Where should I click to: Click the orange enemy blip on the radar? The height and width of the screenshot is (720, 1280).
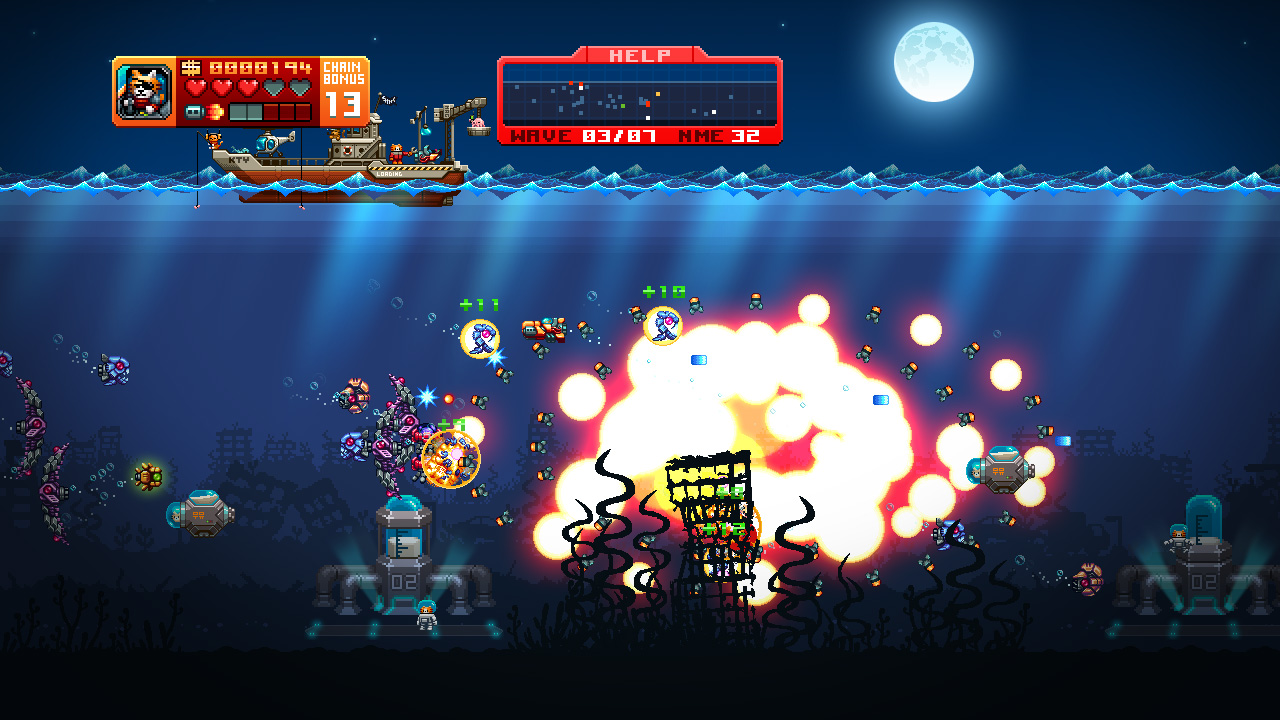tap(657, 94)
